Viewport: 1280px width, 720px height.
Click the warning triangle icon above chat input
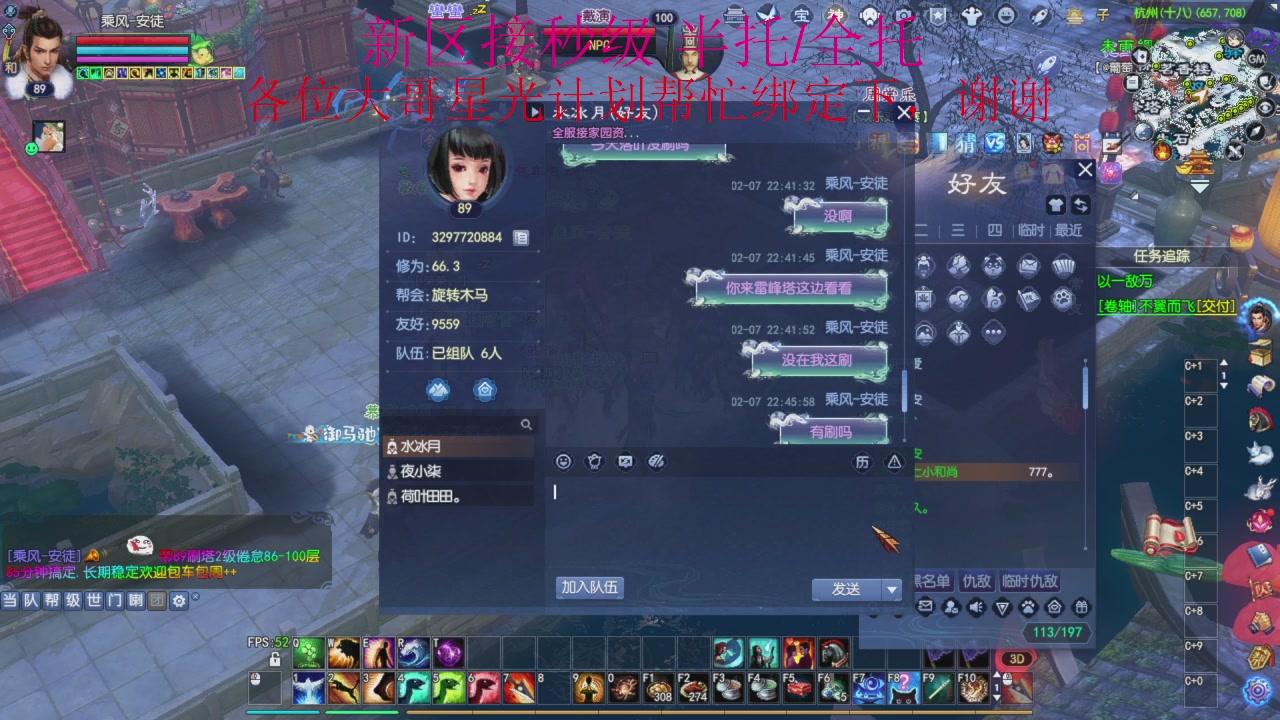(892, 461)
